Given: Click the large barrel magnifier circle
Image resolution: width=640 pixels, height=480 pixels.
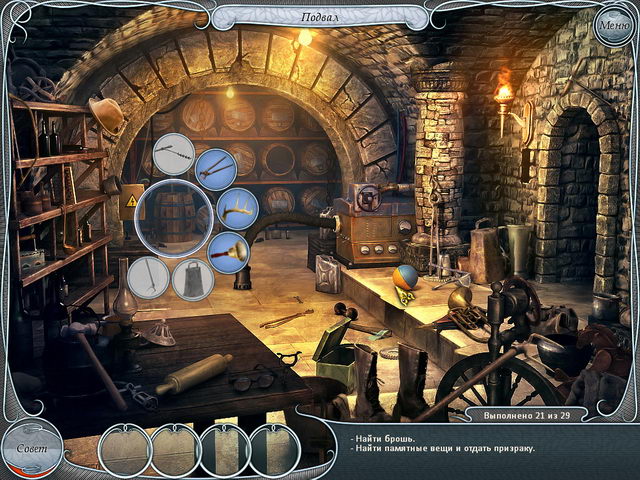Looking at the screenshot, I should 170,215.
